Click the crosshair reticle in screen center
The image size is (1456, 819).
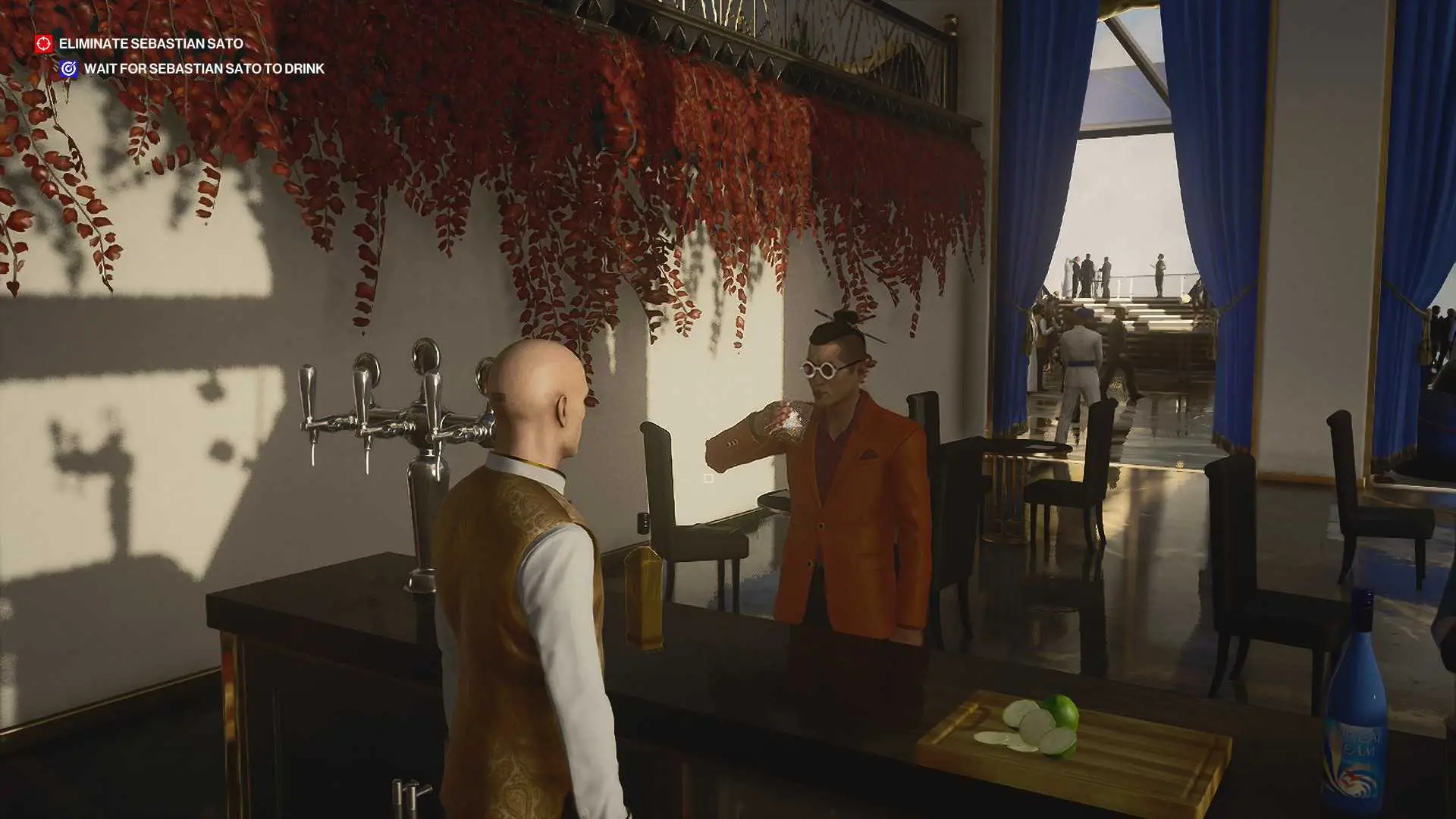[709, 478]
